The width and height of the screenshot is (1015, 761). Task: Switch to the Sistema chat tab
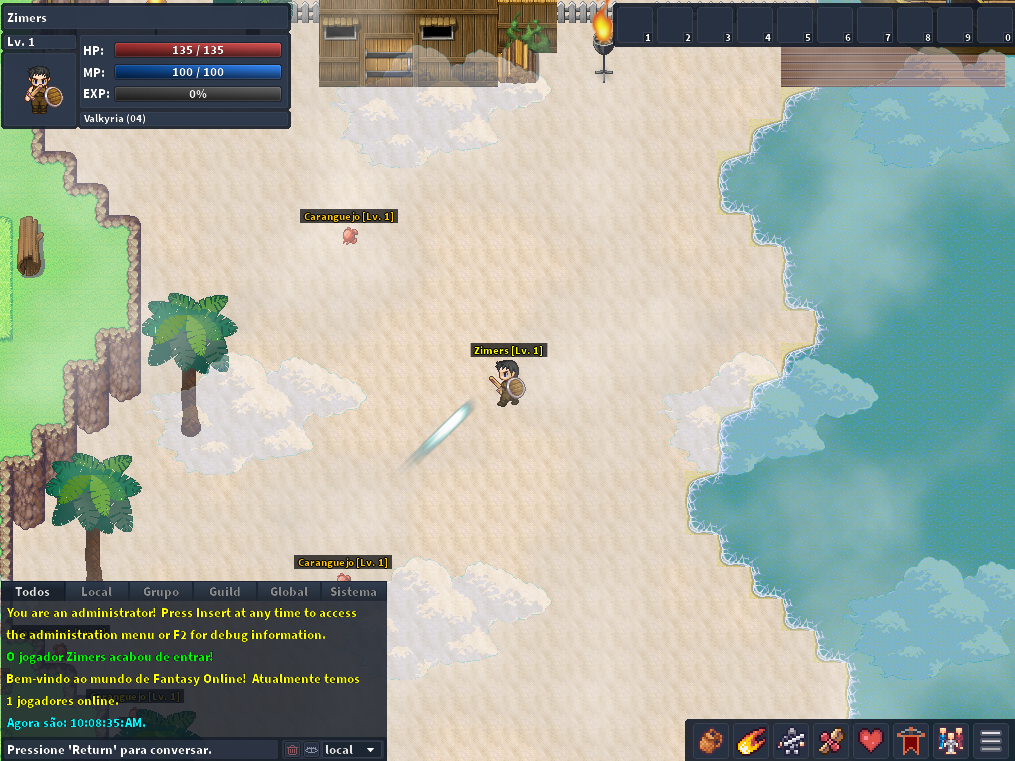(353, 592)
